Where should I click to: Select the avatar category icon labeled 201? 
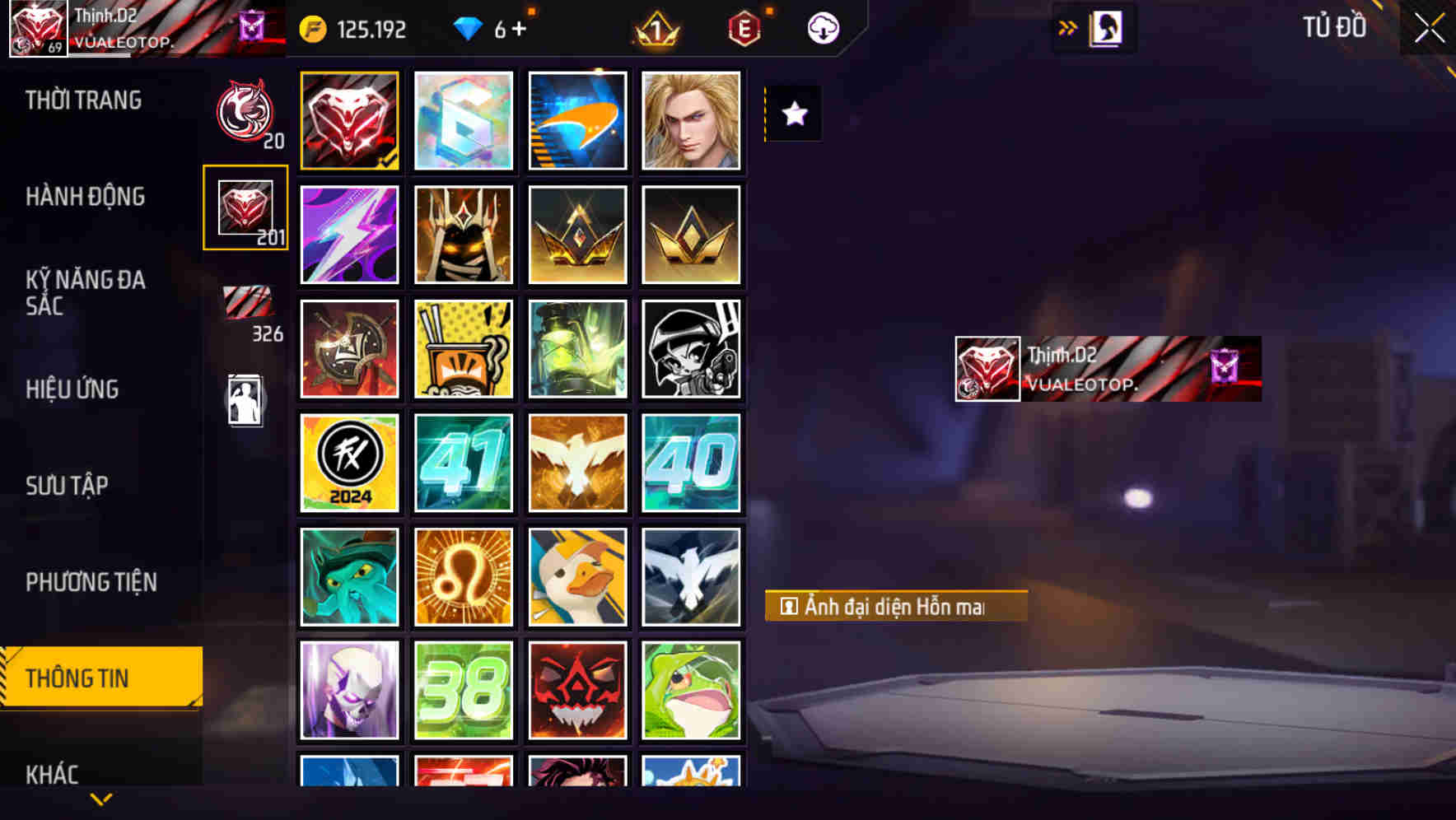coord(245,208)
